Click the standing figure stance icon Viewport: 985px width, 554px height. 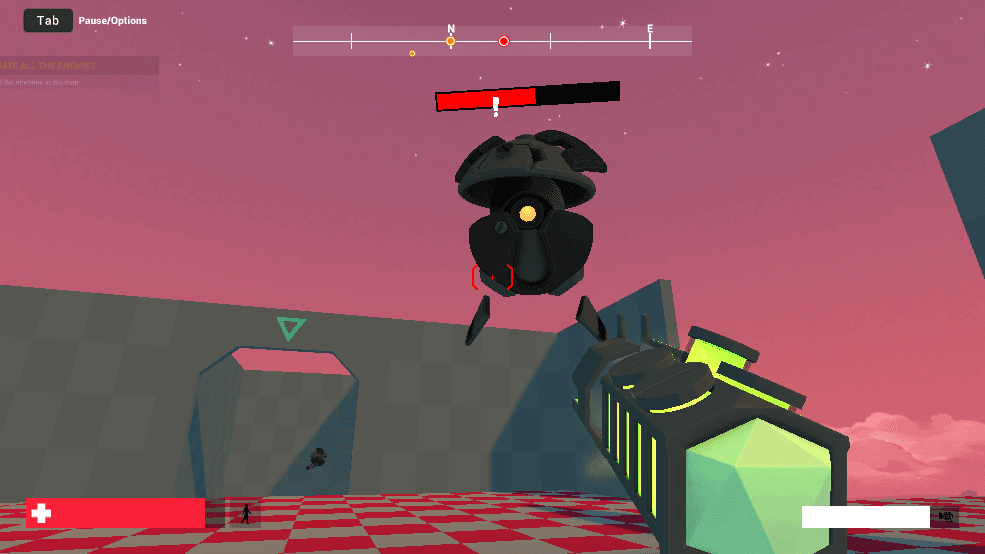tap(245, 514)
